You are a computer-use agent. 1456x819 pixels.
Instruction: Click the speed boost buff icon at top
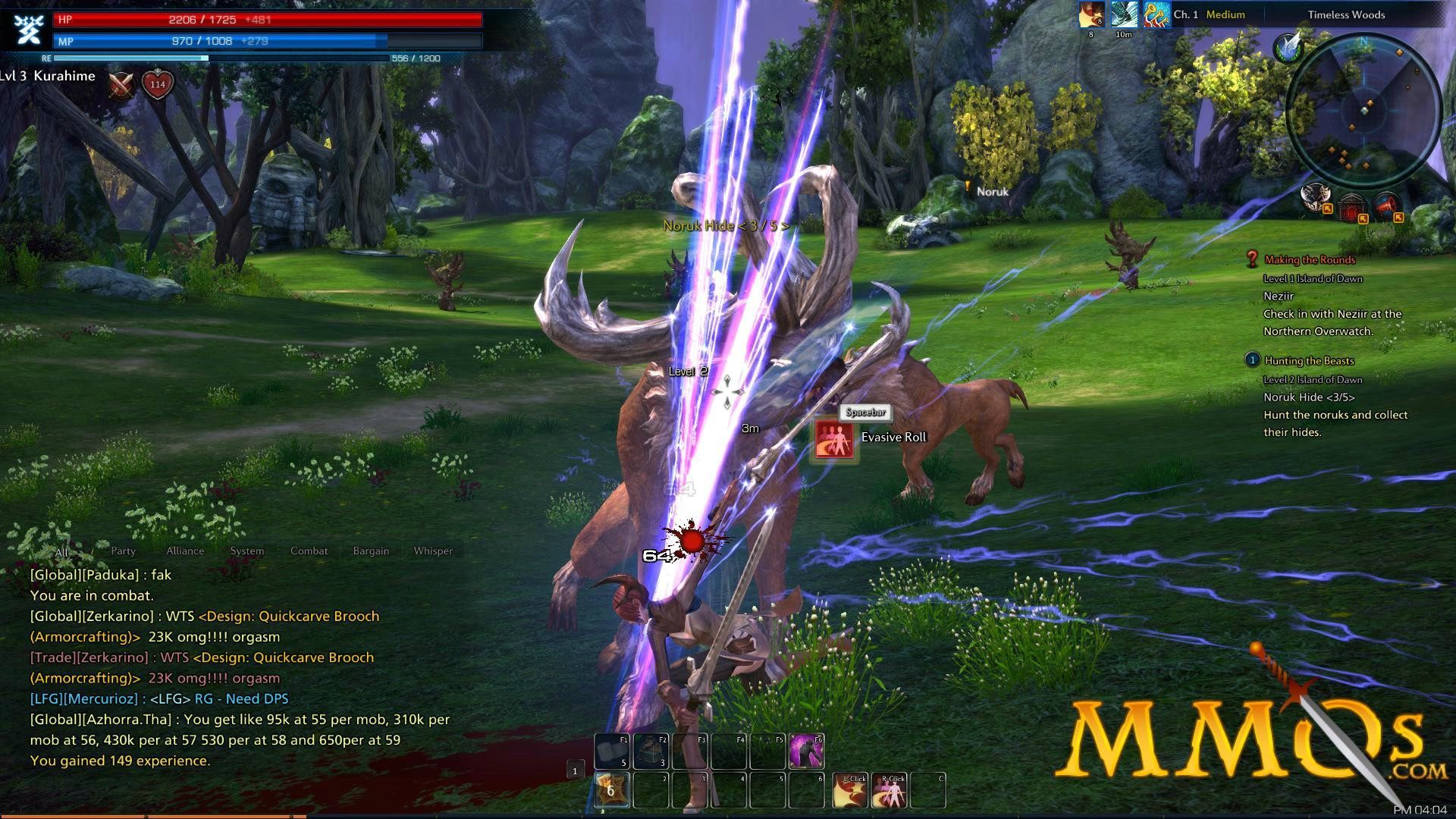point(1125,15)
